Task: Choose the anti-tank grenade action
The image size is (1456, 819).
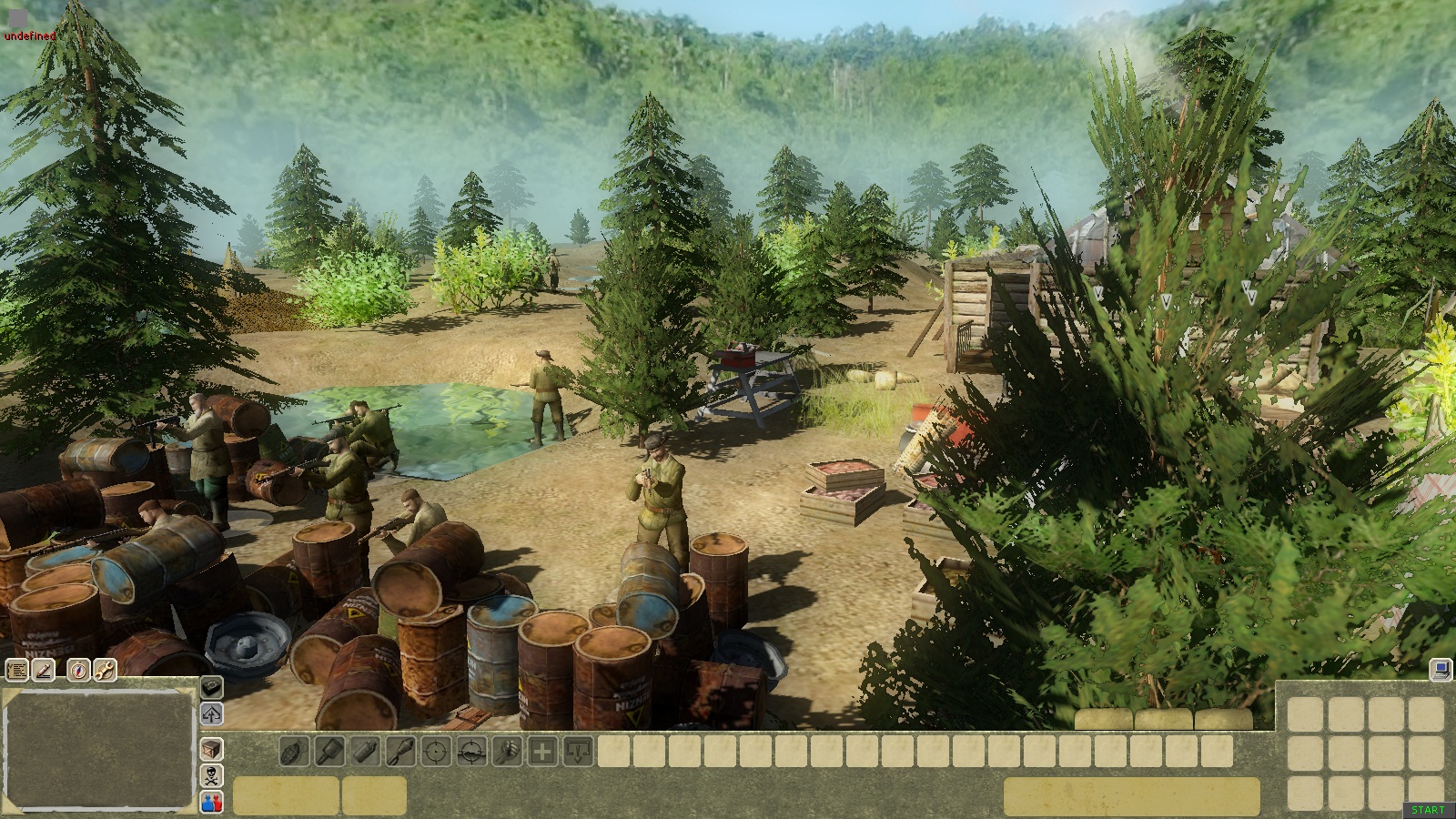Action: point(329,753)
